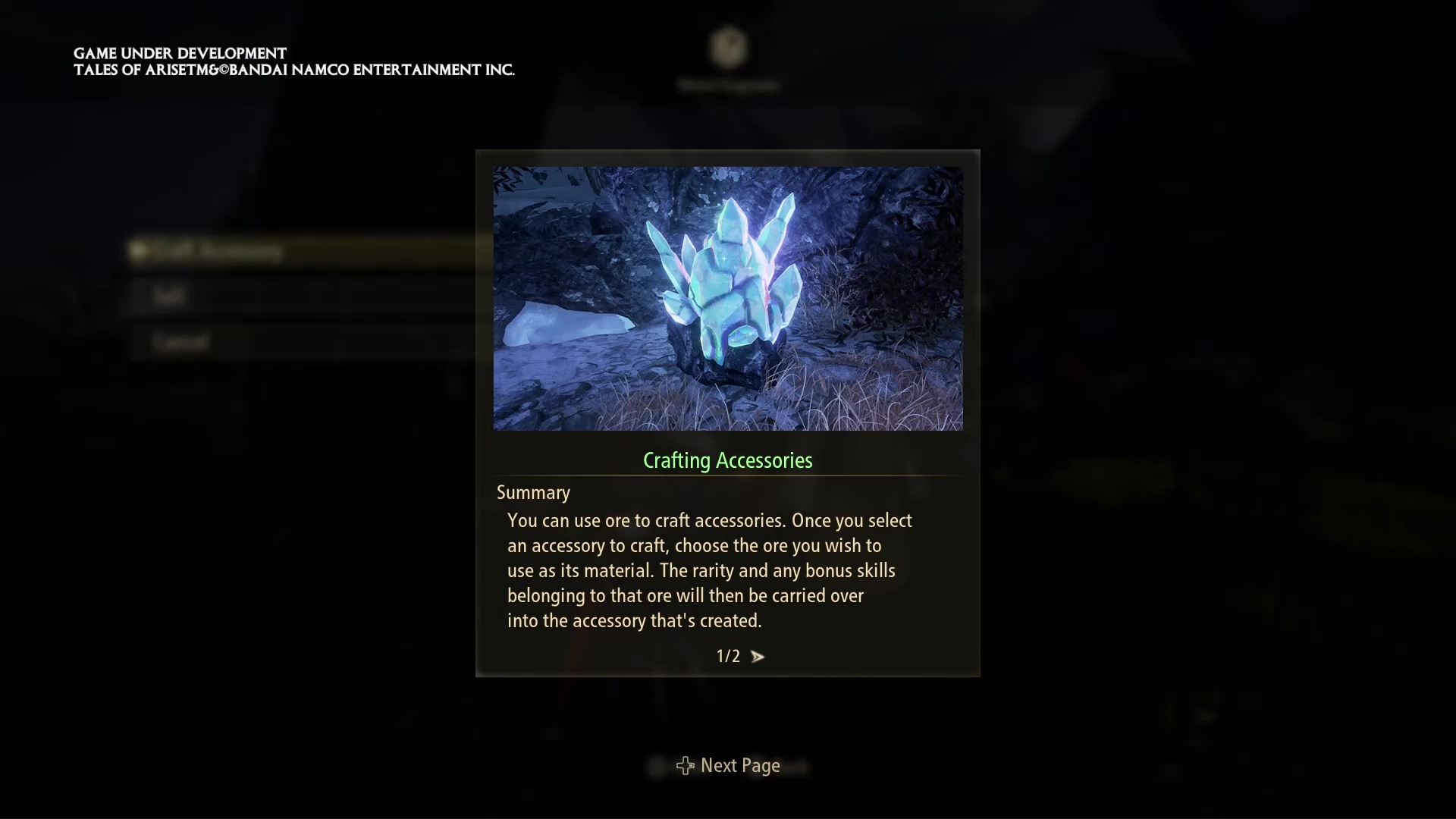Screen dimensions: 1456x819
Task: Go to the next tutorial page arrow
Action: pos(757,657)
